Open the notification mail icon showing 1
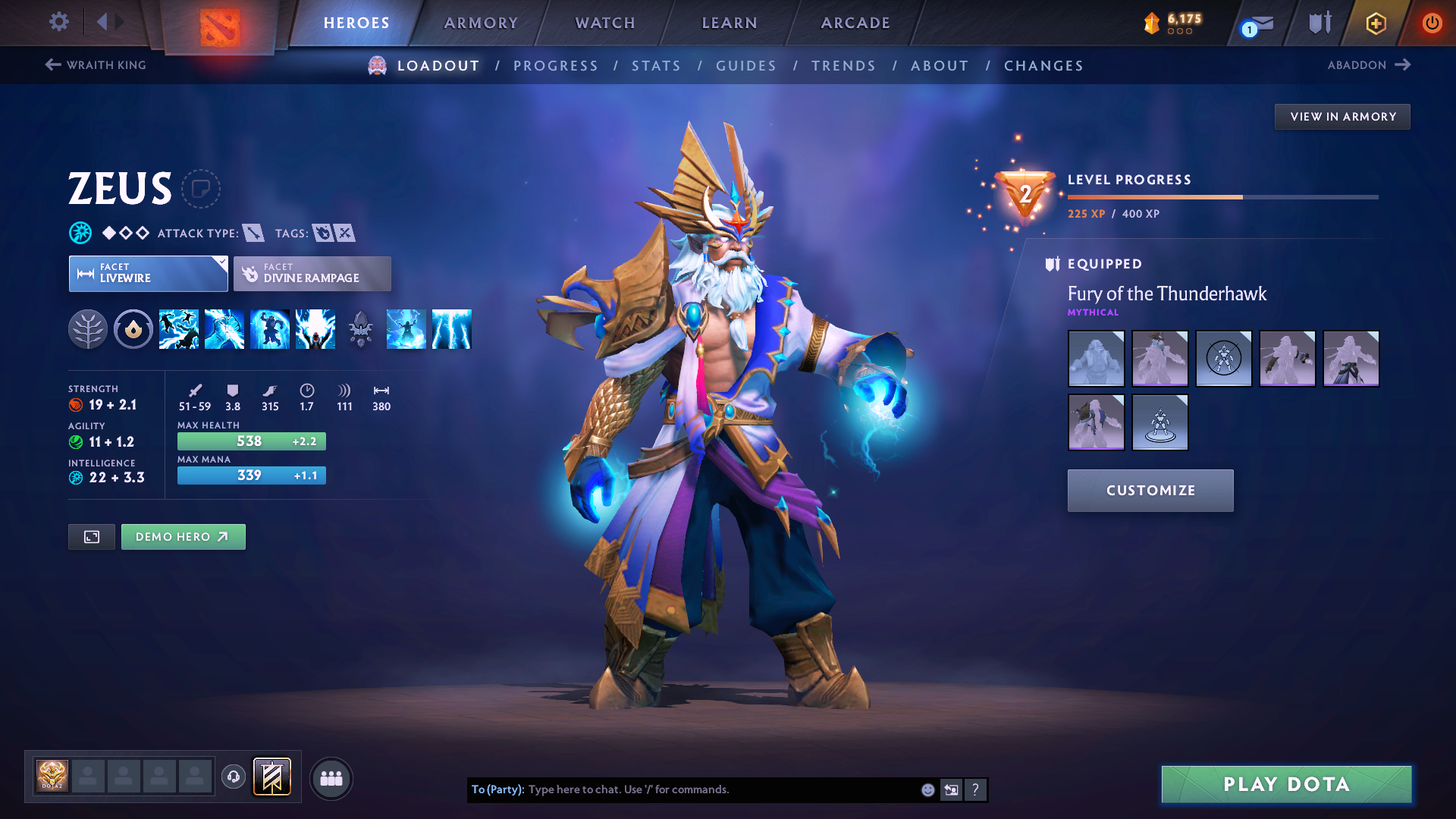Screen dimensions: 1456x819 point(1255,24)
